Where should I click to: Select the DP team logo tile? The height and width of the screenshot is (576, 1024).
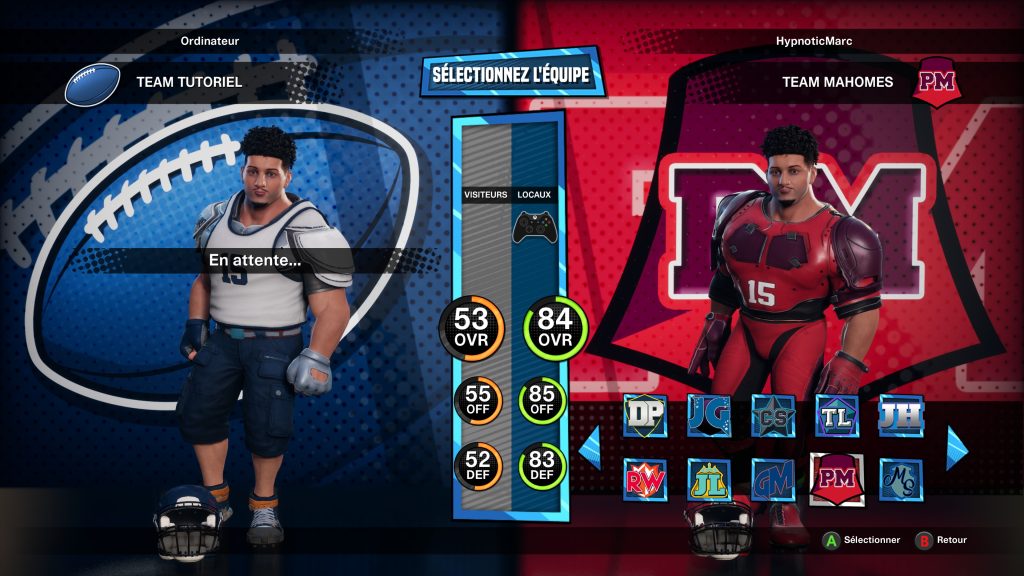pyautogui.click(x=644, y=416)
